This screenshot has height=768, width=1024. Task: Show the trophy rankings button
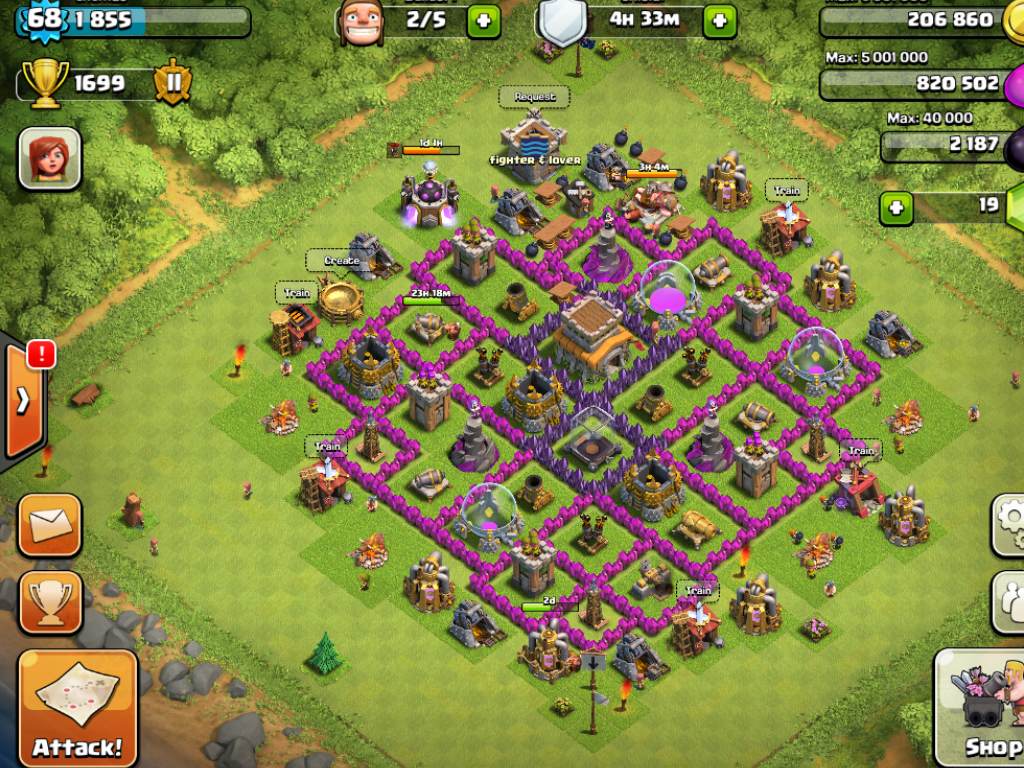[x=49, y=601]
